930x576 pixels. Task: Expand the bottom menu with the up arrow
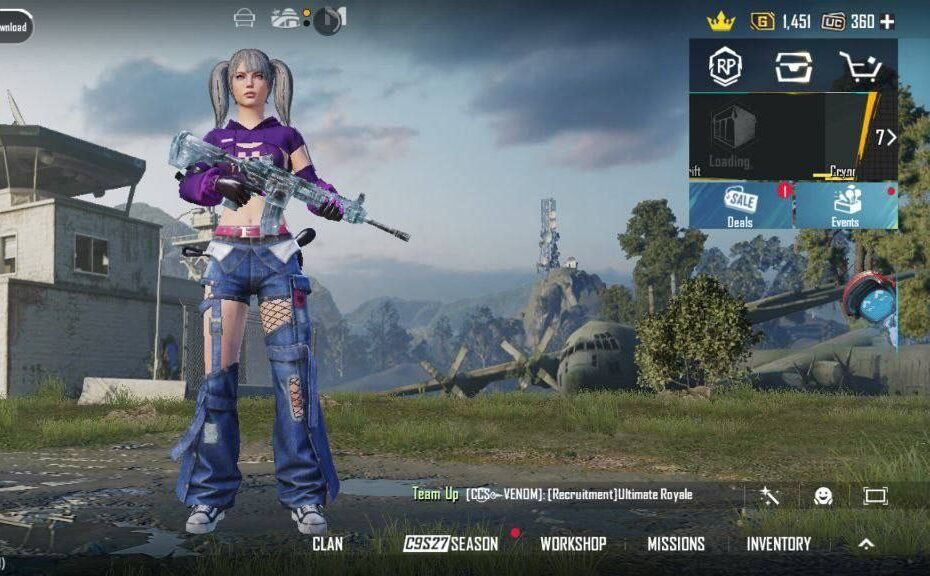(866, 544)
